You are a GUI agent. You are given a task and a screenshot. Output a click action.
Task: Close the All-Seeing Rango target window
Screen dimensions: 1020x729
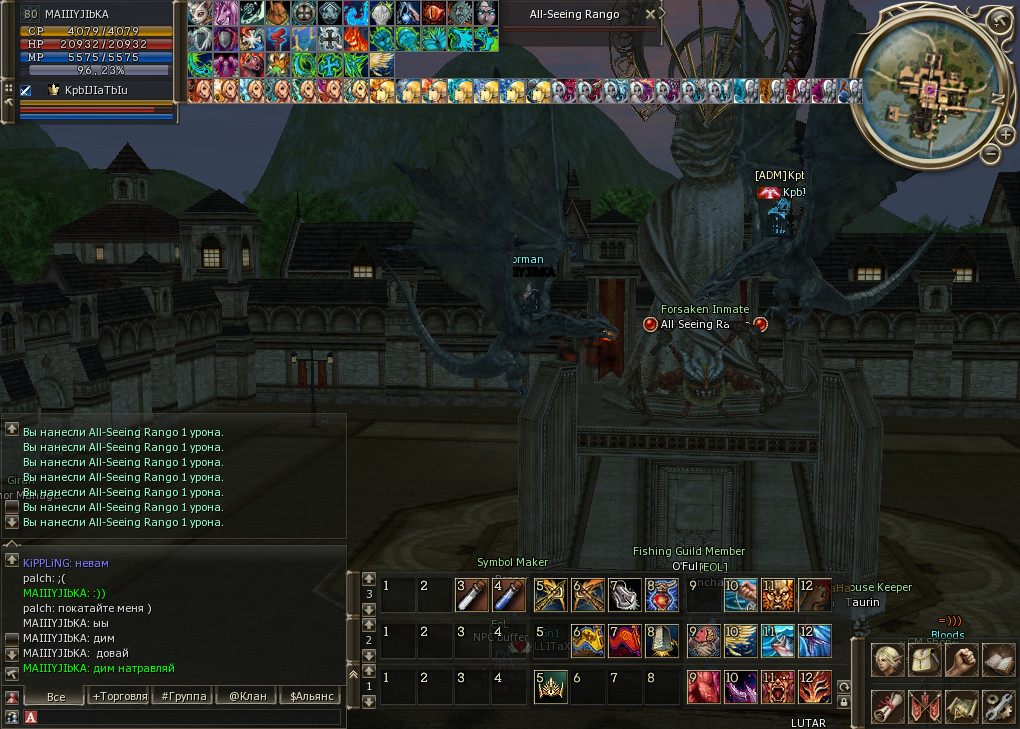[651, 14]
